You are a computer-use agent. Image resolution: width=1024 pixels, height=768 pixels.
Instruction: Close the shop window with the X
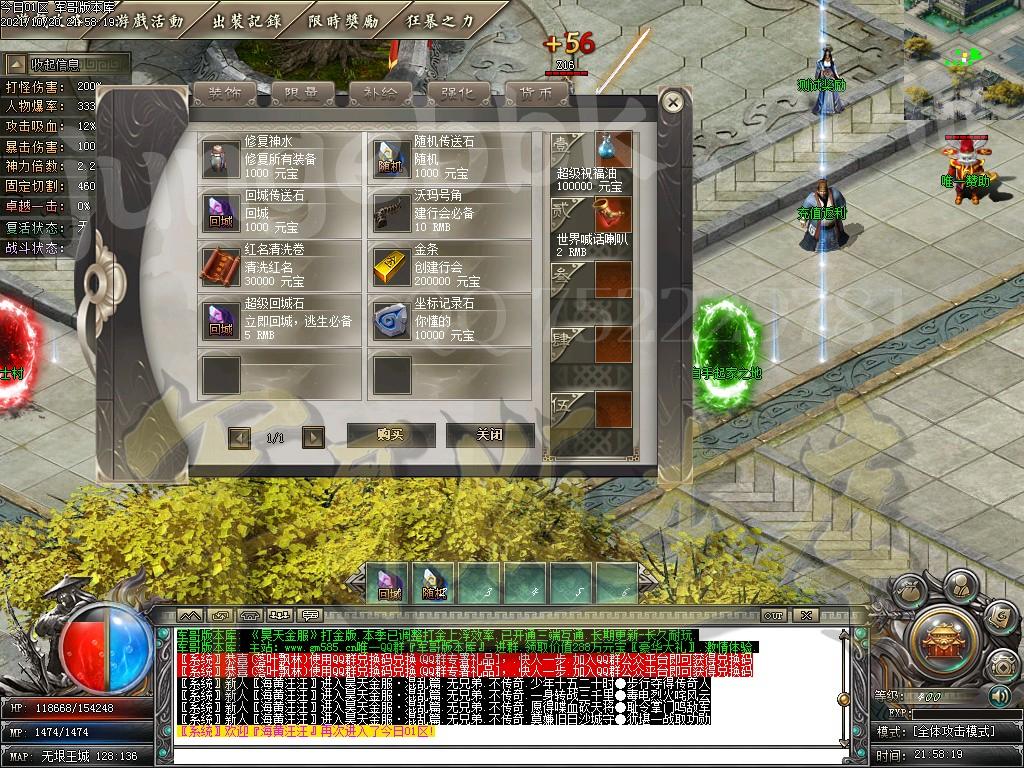[673, 102]
